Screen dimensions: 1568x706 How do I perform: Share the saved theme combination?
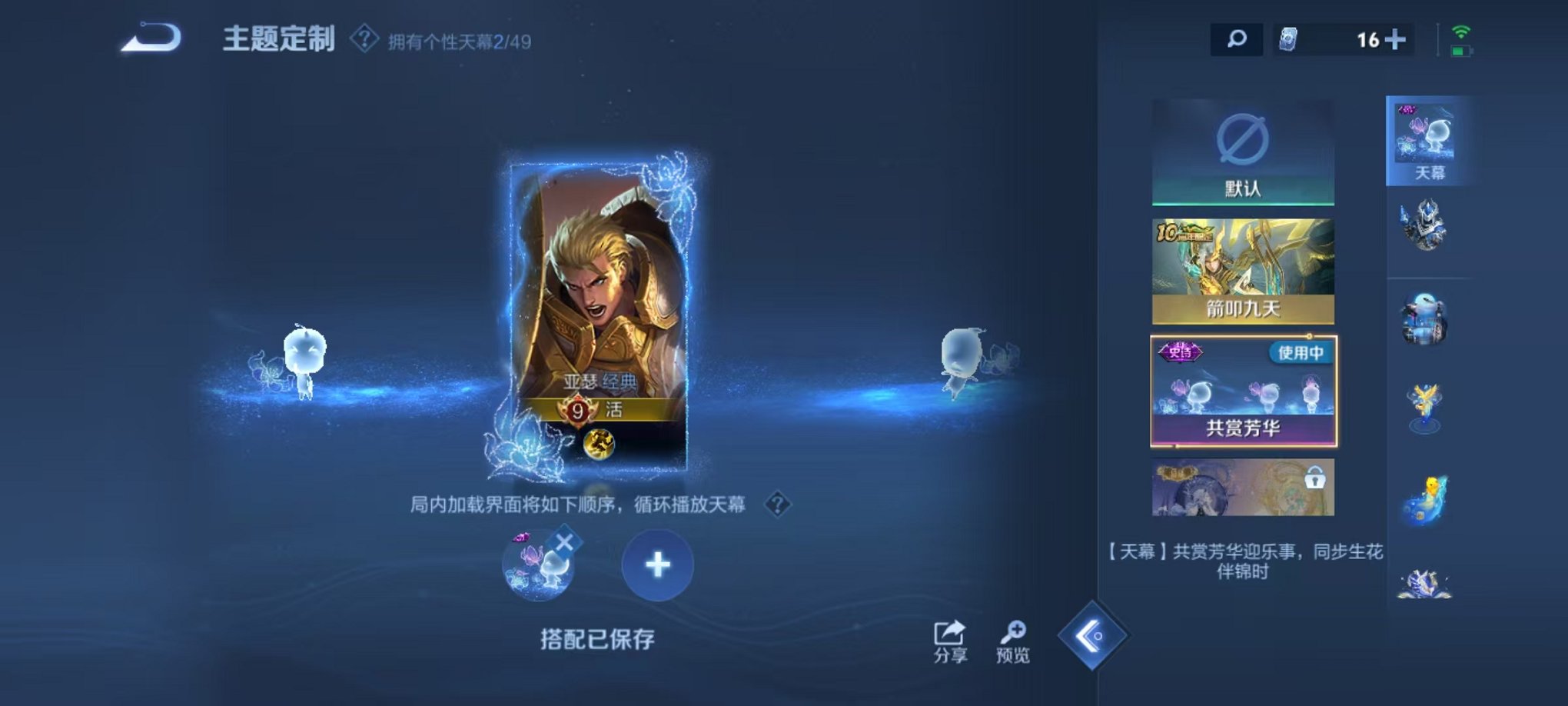pos(948,637)
